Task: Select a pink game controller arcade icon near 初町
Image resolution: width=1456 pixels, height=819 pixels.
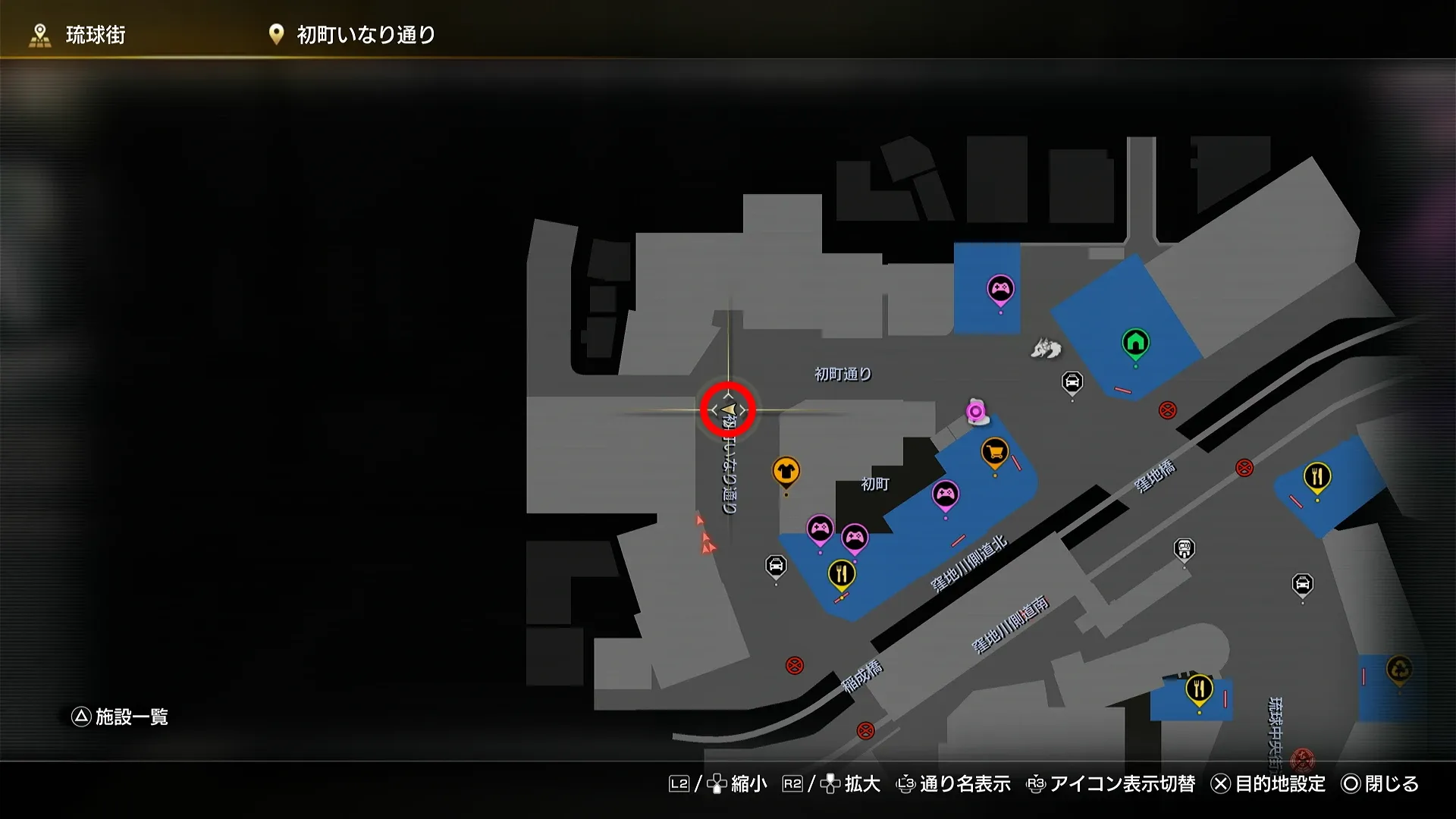Action: (946, 491)
